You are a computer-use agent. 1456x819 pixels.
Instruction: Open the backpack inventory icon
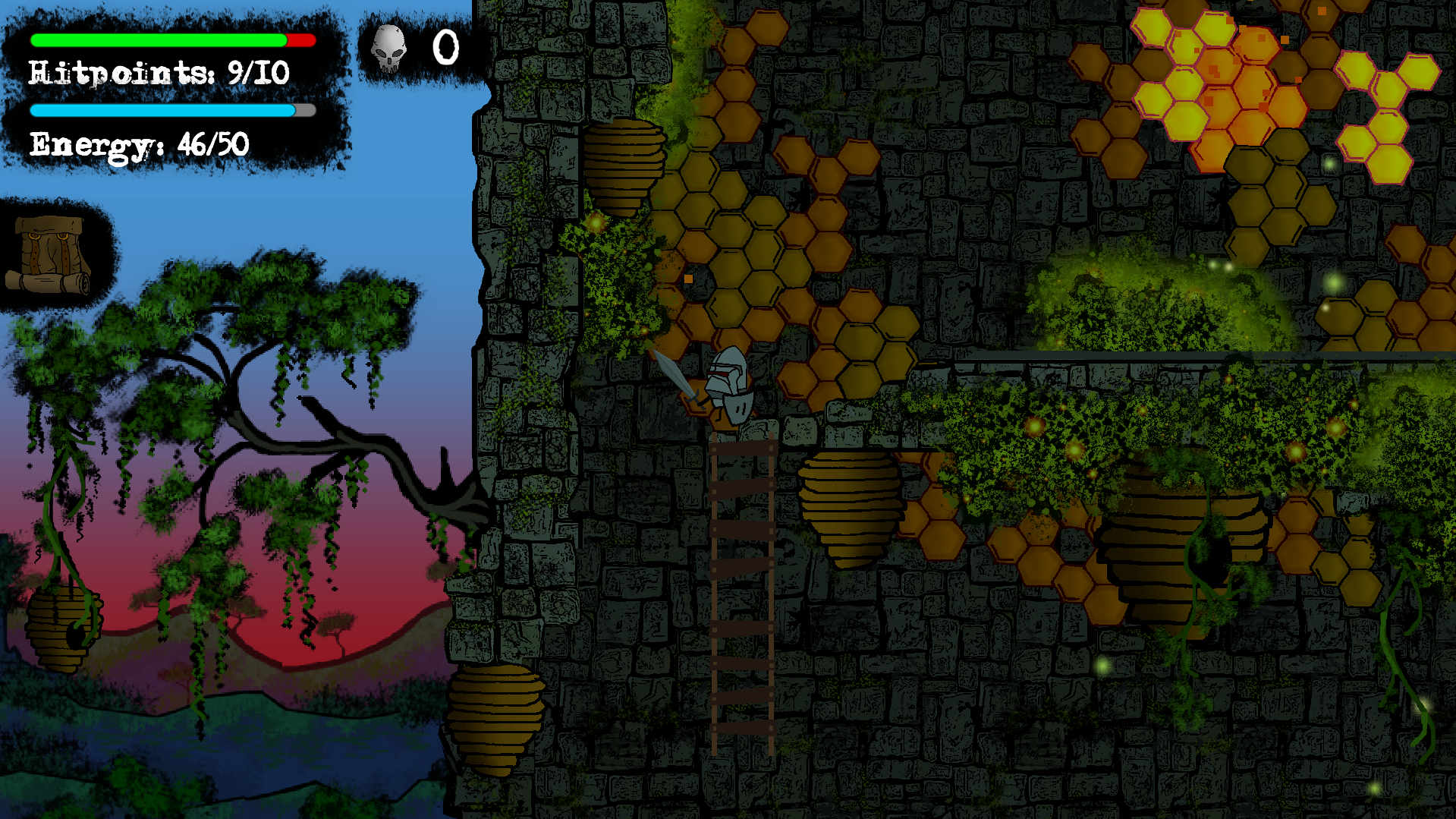click(x=51, y=254)
